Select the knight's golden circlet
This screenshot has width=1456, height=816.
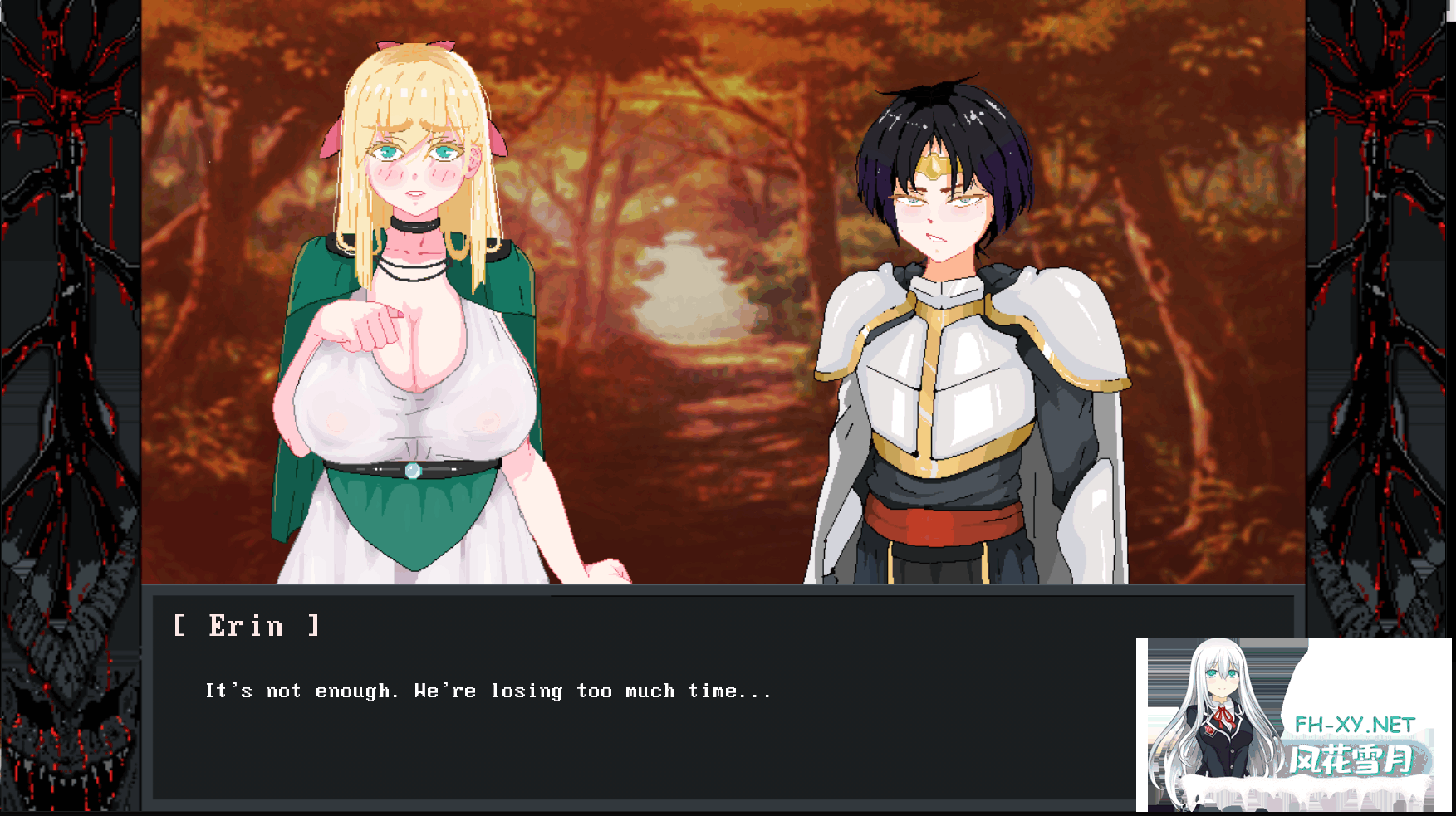click(934, 166)
